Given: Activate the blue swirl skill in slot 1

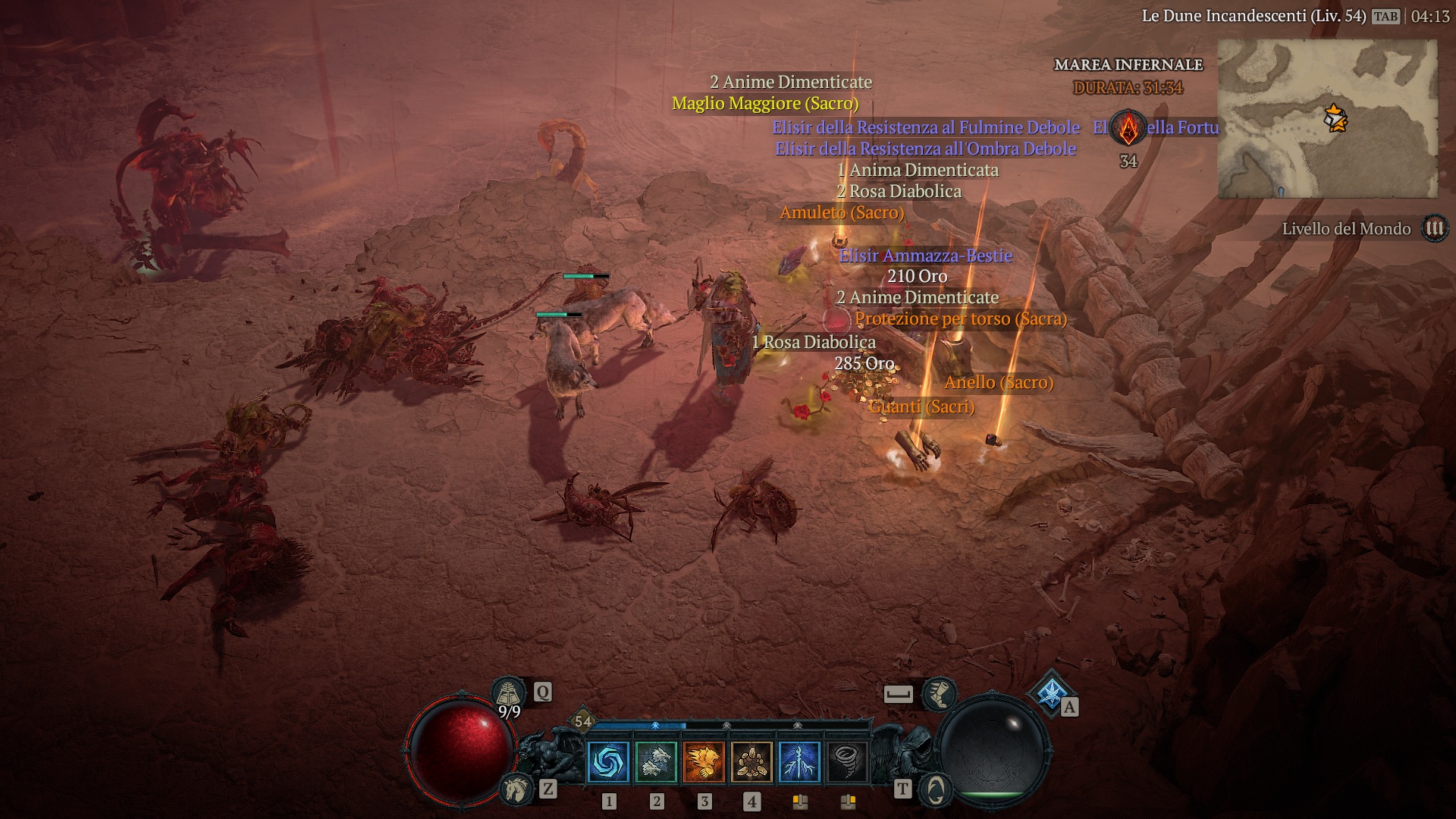Looking at the screenshot, I should (608, 761).
